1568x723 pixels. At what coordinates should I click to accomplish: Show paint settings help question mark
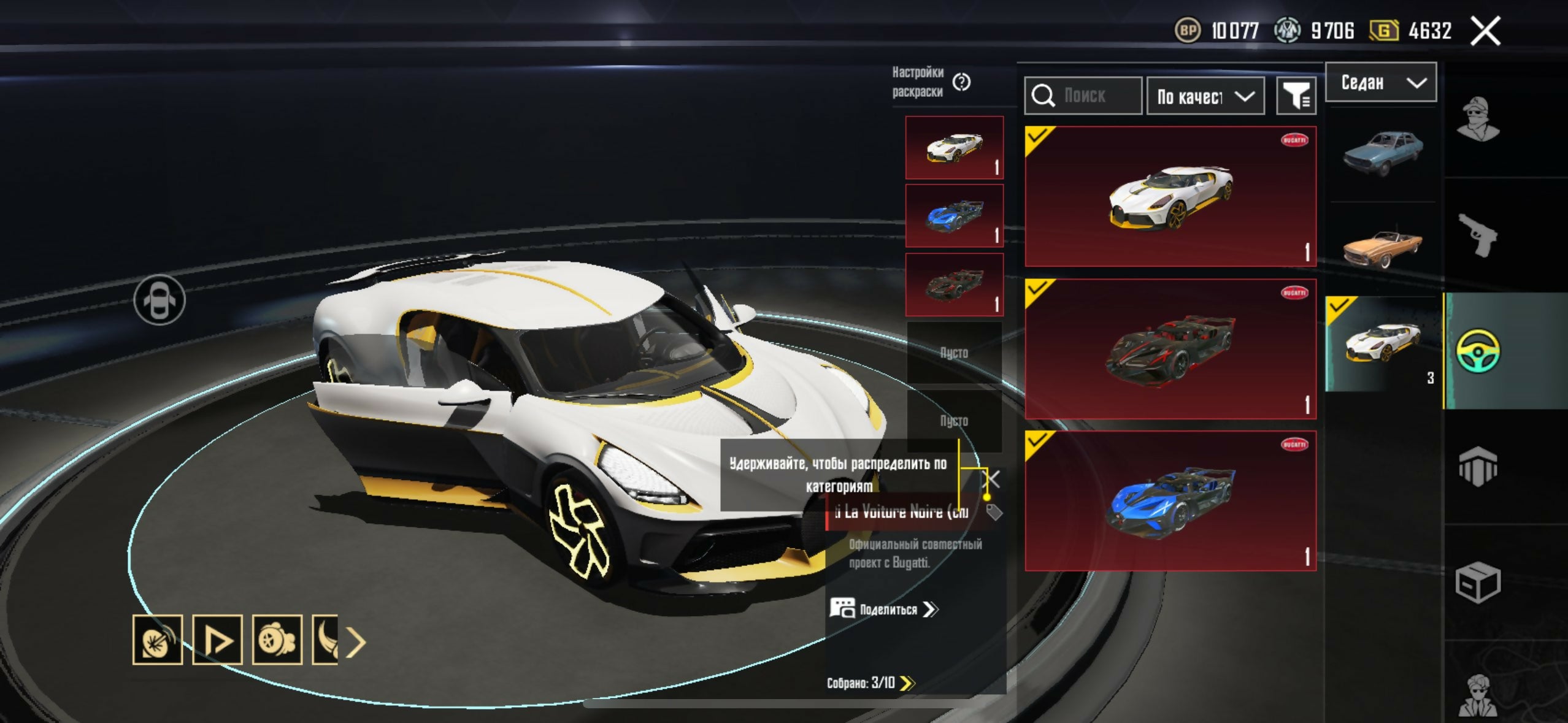point(961,82)
